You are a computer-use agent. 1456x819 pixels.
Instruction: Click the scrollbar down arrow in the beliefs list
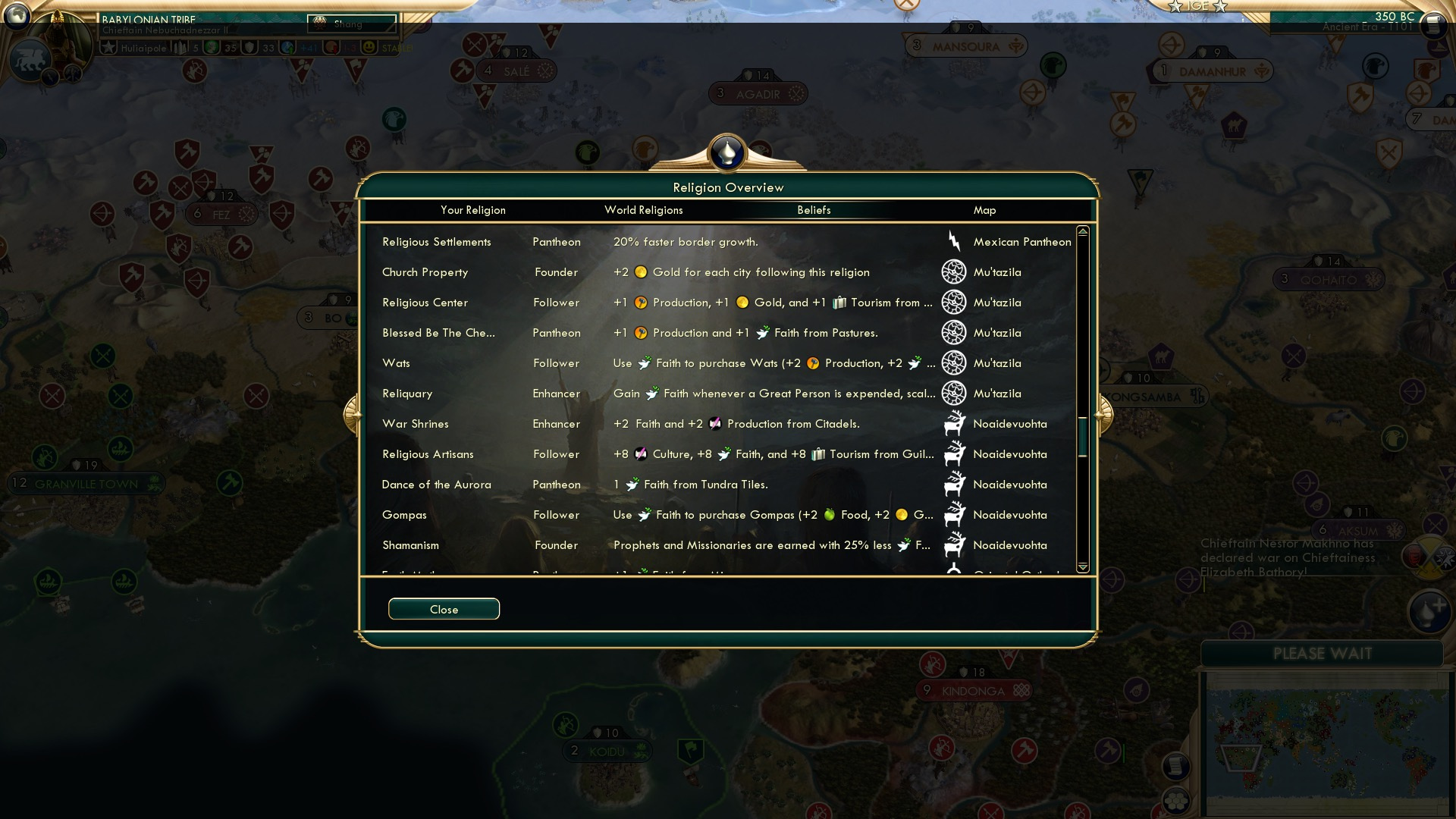pos(1083,566)
